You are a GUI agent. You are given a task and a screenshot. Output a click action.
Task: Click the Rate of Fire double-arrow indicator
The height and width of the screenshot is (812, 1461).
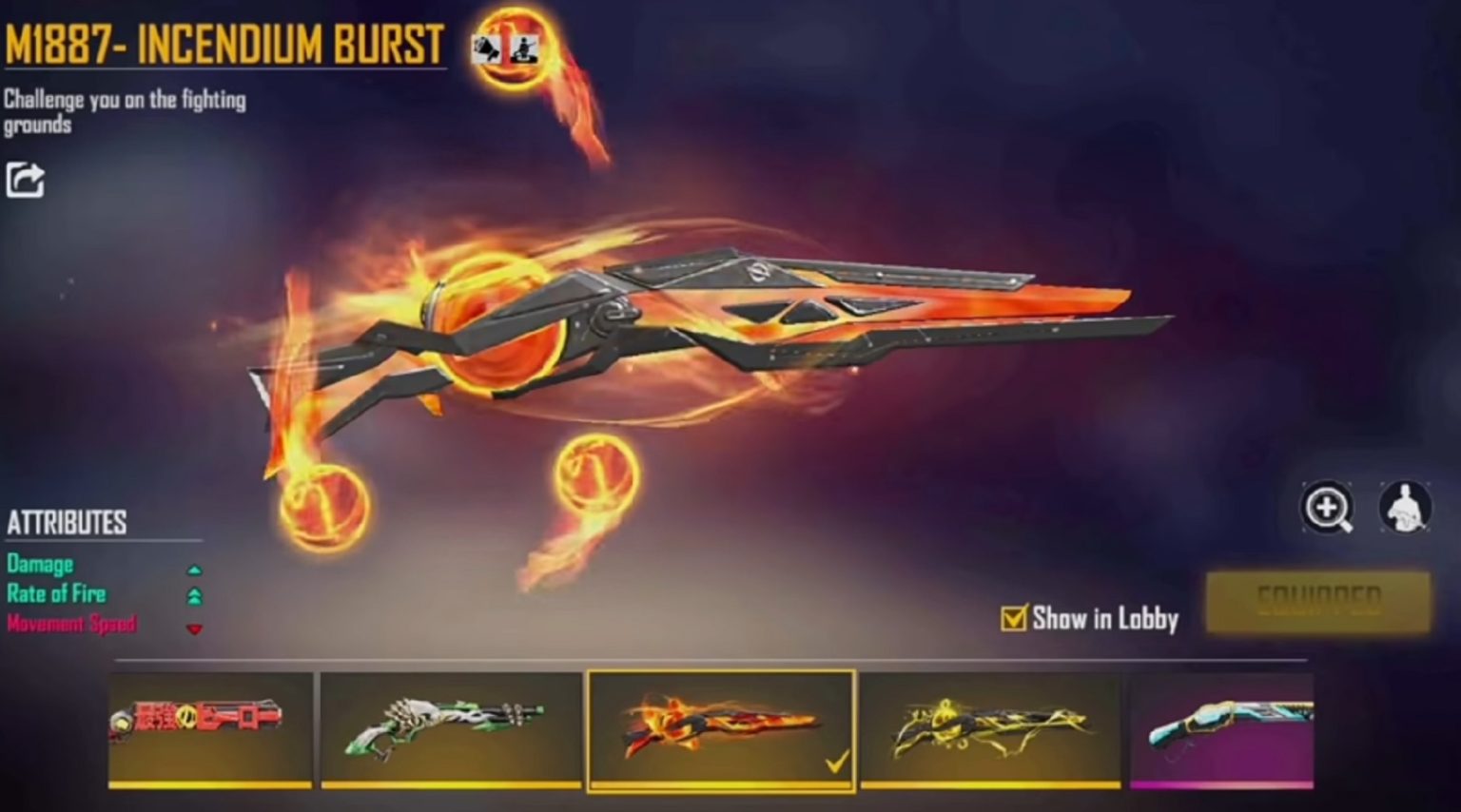196,594
